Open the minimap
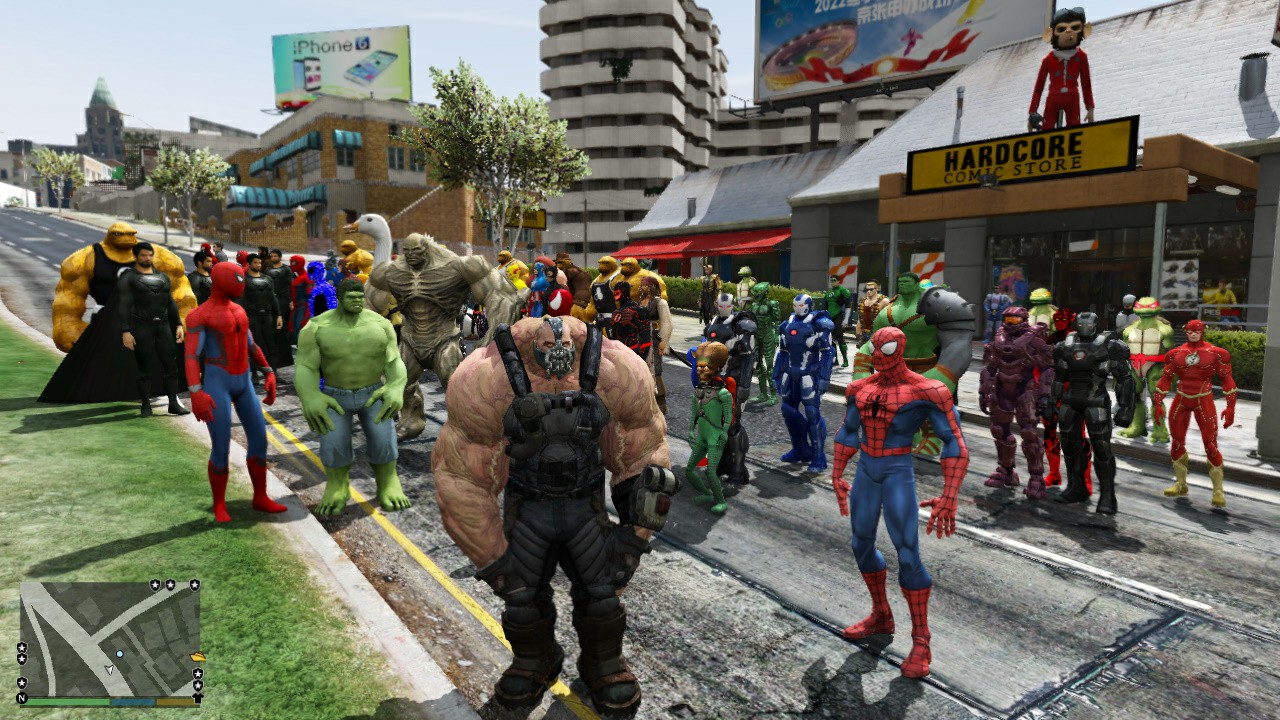 coord(110,640)
